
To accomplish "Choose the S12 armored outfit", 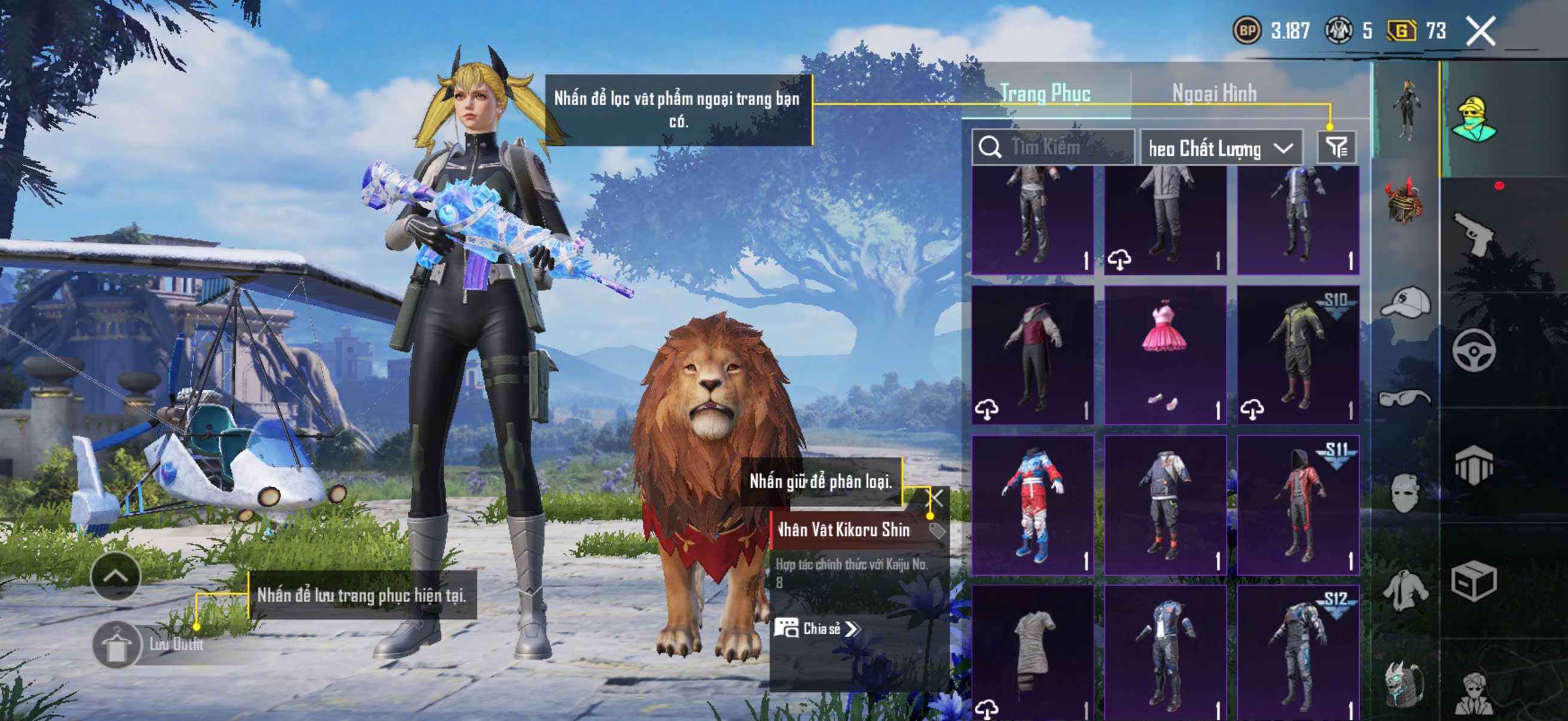I will [x=1298, y=652].
